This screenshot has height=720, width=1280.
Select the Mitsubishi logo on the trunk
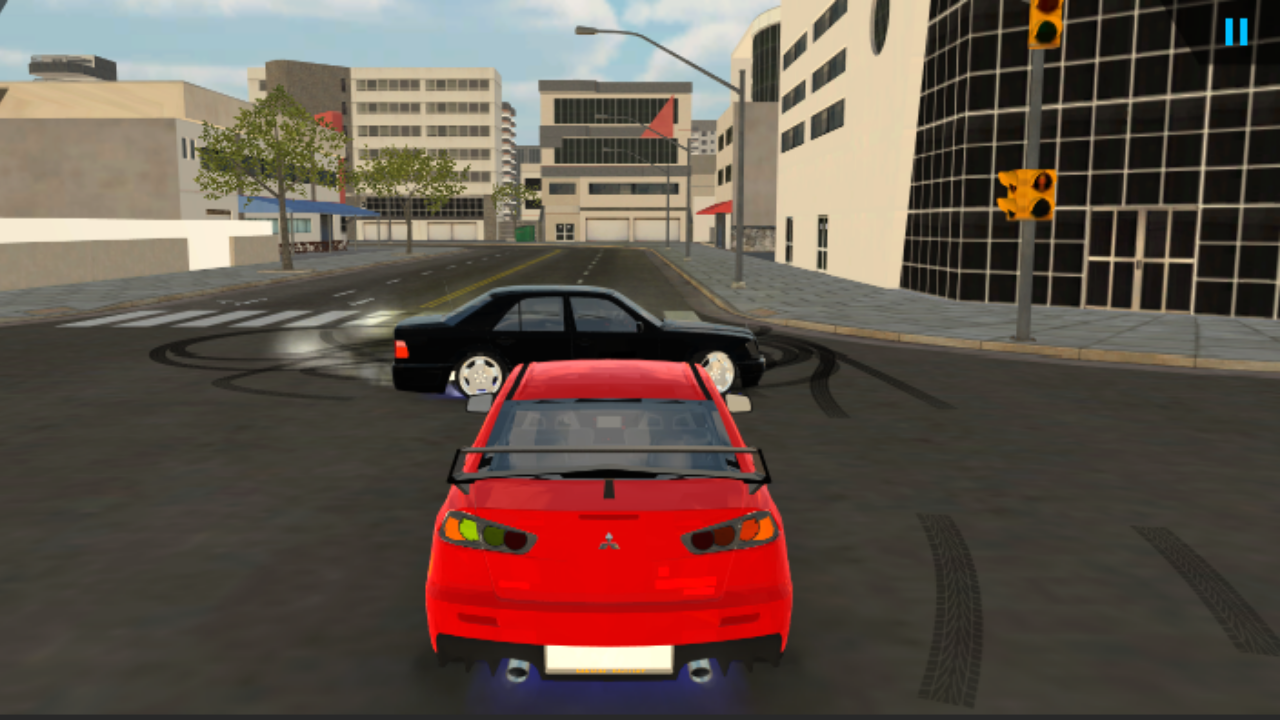pyautogui.click(x=609, y=541)
